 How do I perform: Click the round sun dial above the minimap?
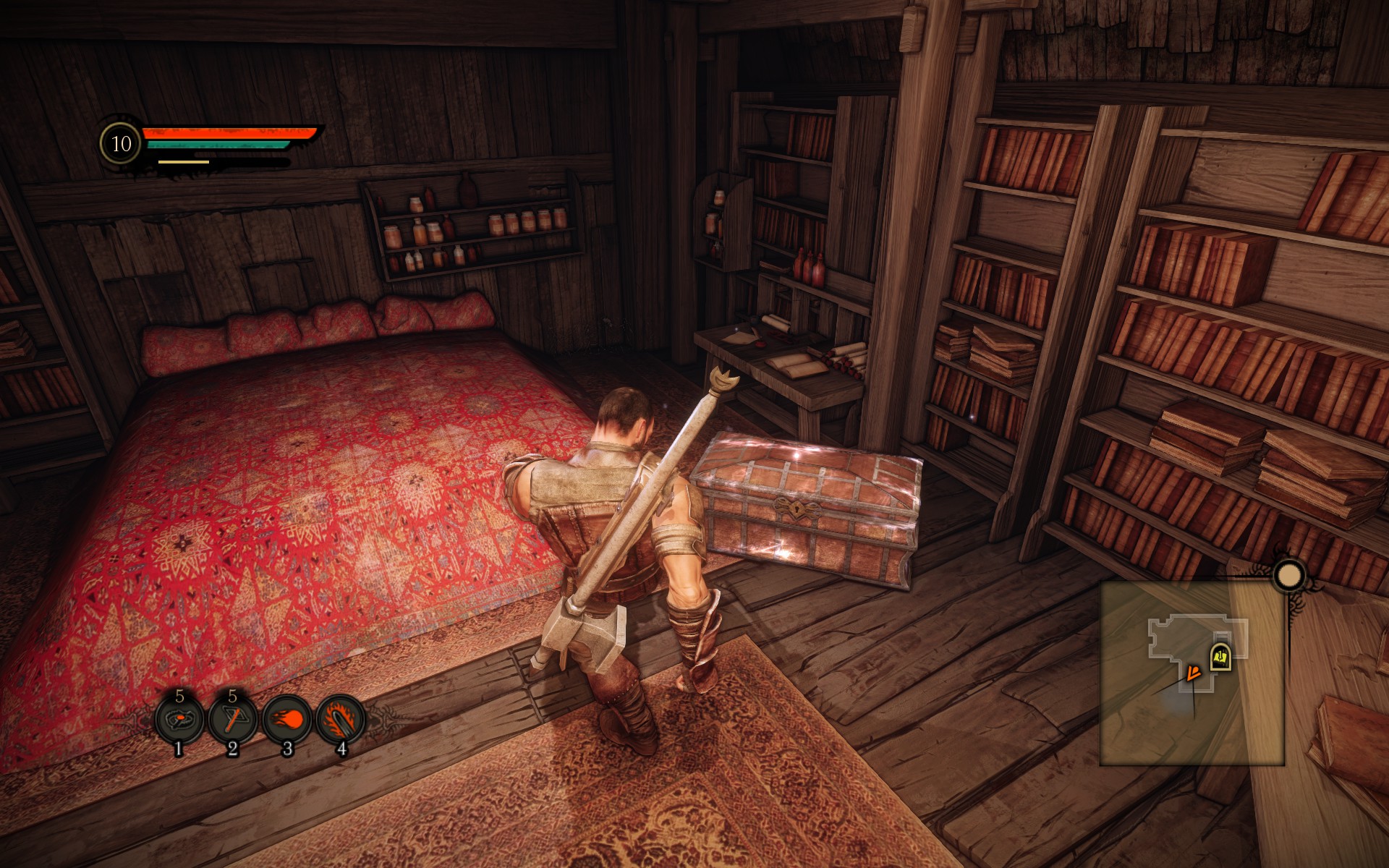click(x=1288, y=576)
